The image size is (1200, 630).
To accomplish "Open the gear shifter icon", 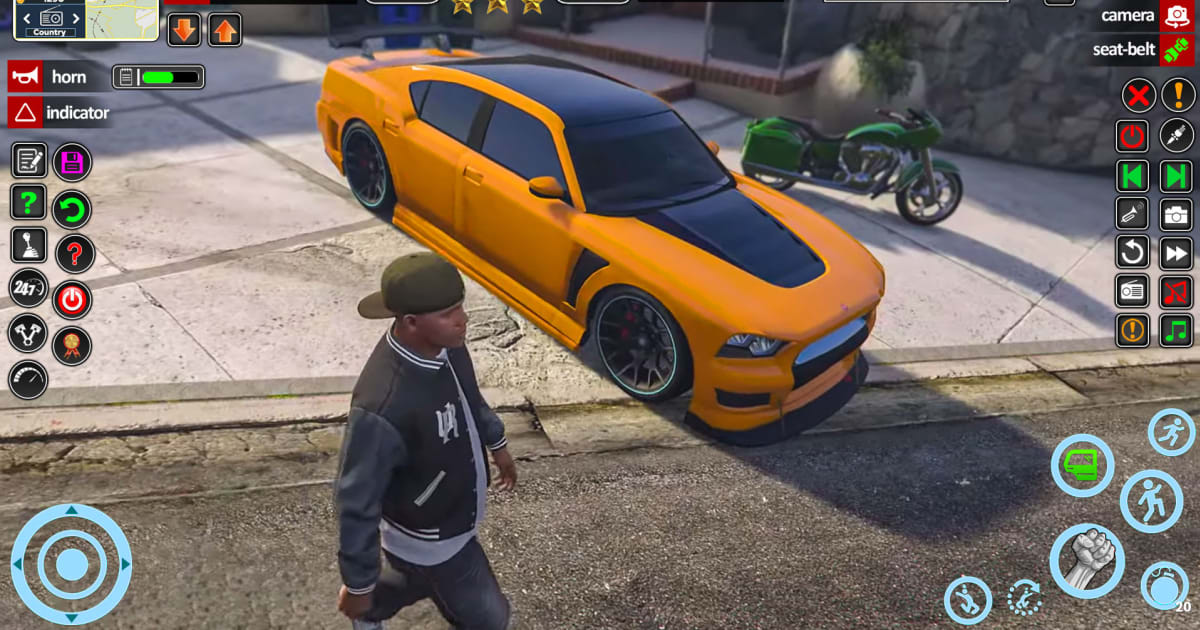I will tap(28, 245).
